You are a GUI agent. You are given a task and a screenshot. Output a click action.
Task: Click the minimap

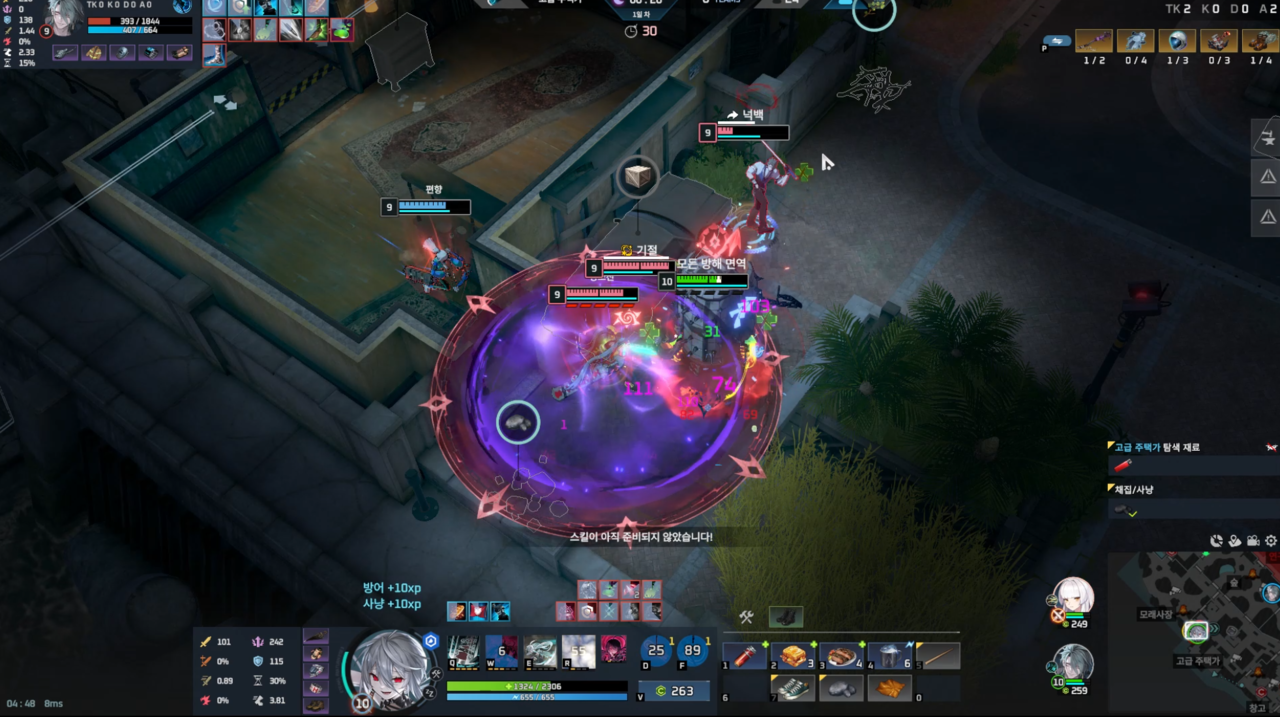(x=1196, y=632)
